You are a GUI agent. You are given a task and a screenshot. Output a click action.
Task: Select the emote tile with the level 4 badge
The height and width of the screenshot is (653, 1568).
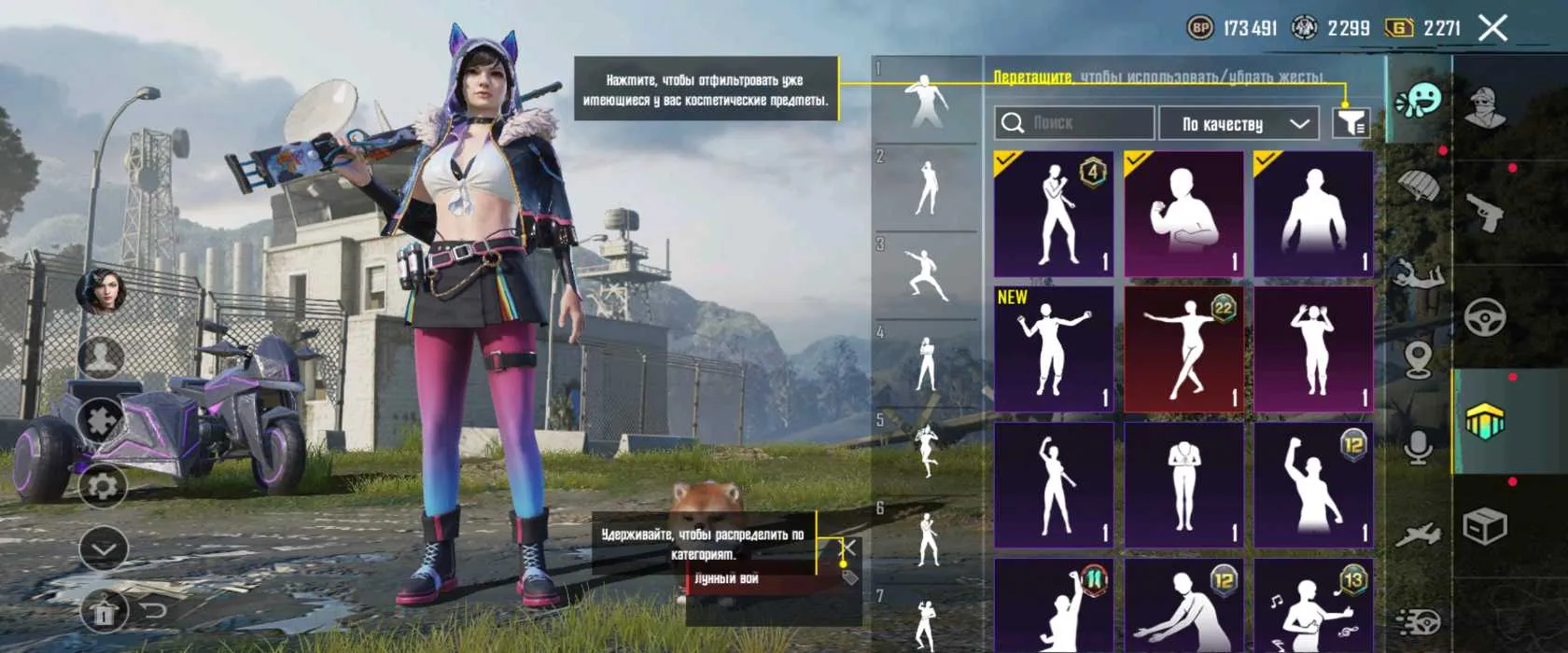pyautogui.click(x=1054, y=214)
